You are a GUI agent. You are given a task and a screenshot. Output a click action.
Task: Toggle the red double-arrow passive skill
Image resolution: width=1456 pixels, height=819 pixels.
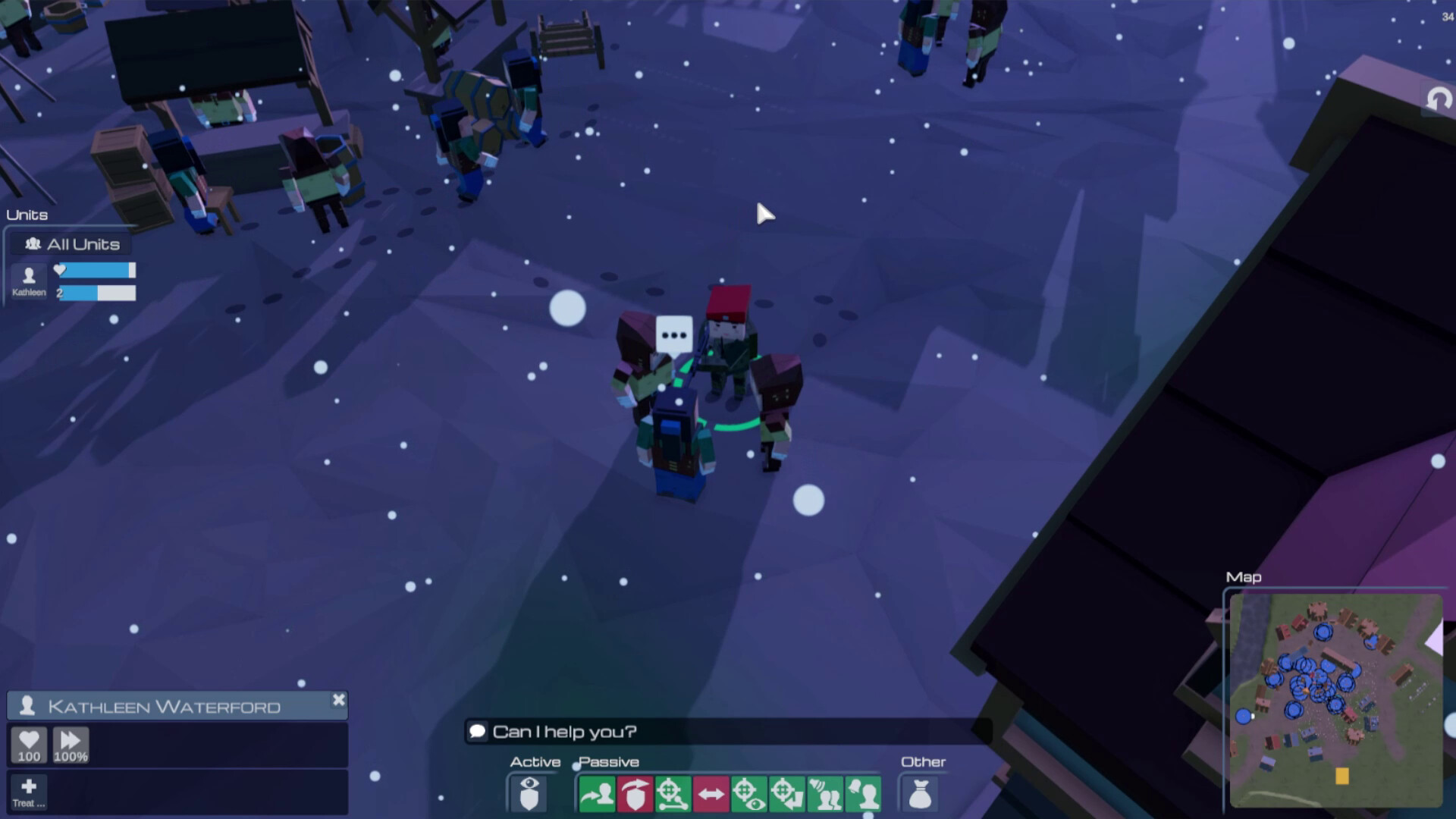point(710,793)
